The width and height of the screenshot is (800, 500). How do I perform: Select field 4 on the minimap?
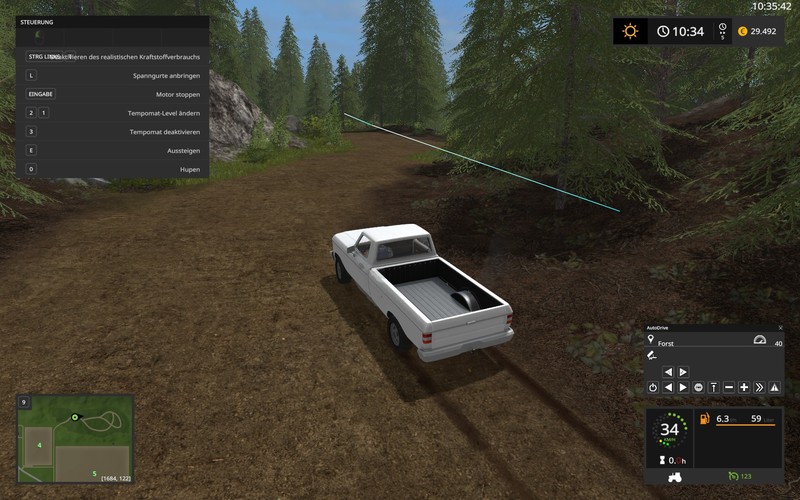(x=38, y=445)
